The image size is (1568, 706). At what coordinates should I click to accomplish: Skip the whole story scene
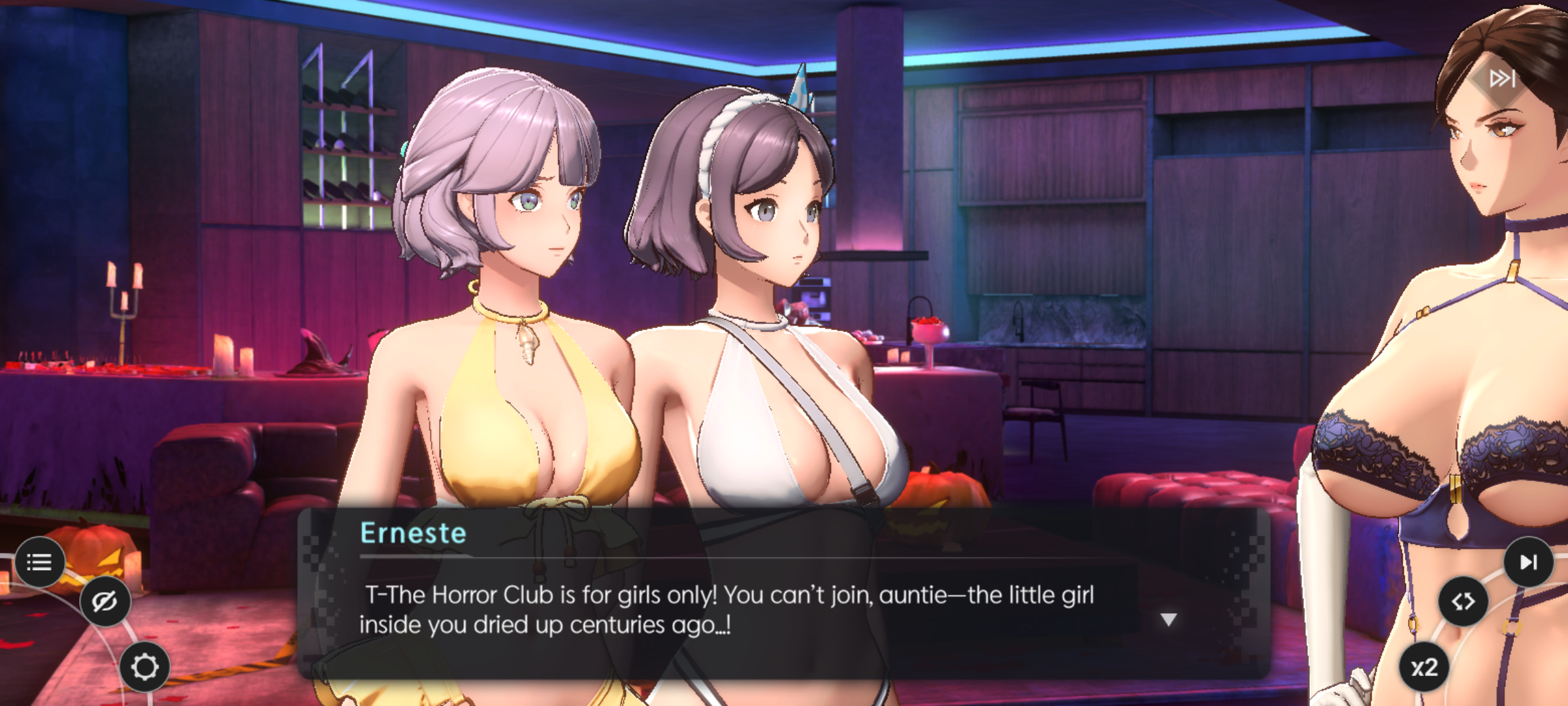click(1501, 79)
